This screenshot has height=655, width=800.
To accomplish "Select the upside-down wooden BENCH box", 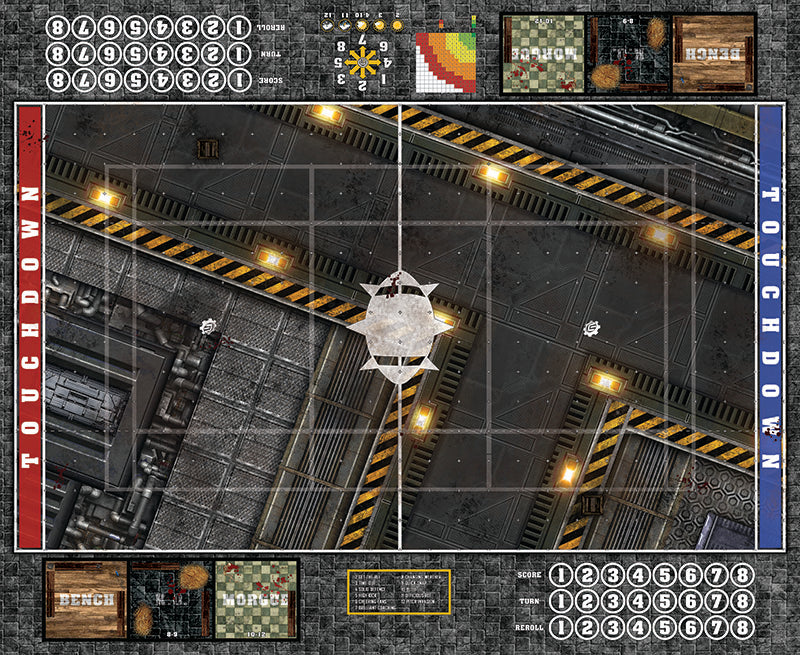I will [714, 54].
